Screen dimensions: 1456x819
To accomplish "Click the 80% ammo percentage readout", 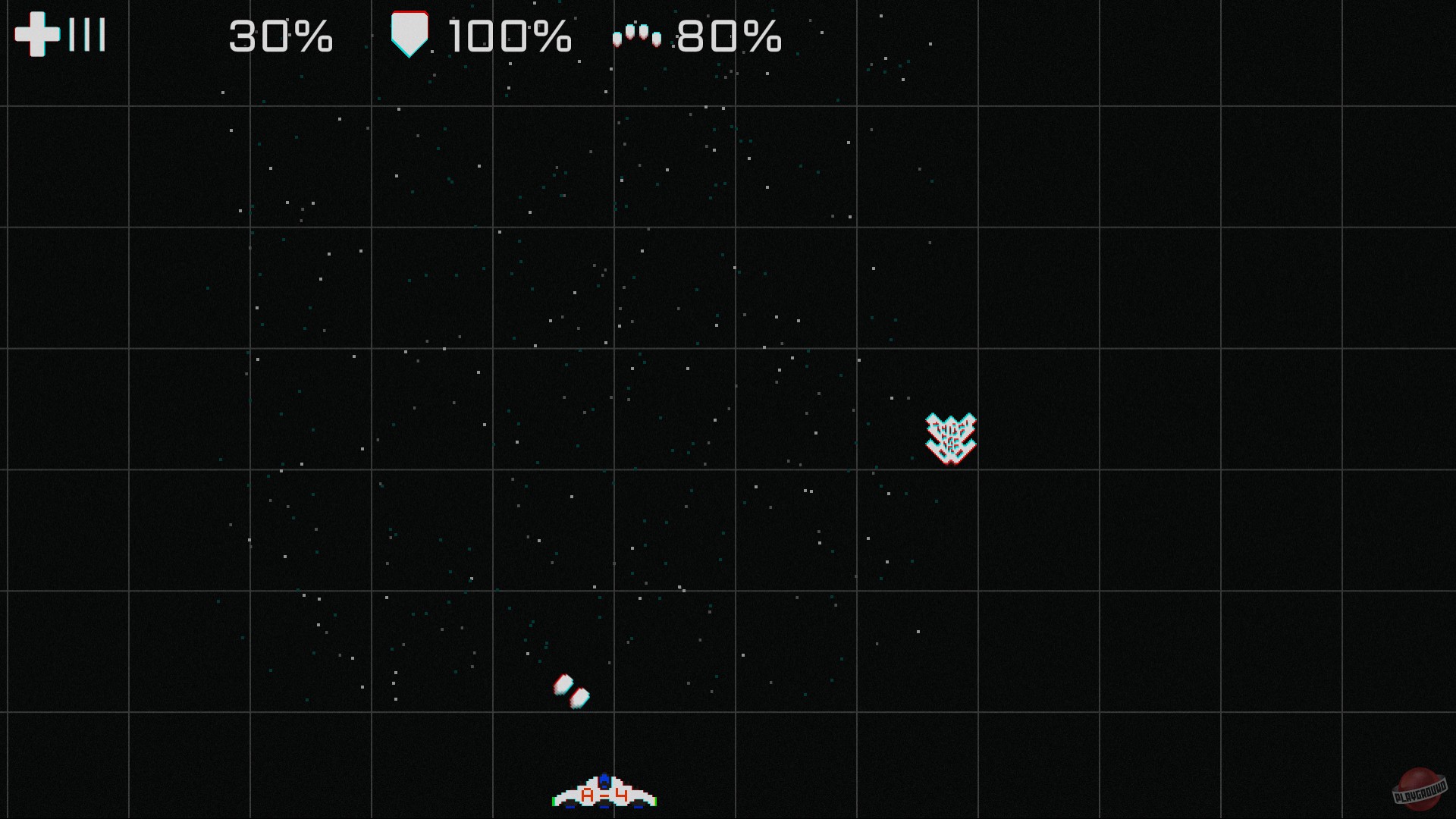I will [x=729, y=36].
